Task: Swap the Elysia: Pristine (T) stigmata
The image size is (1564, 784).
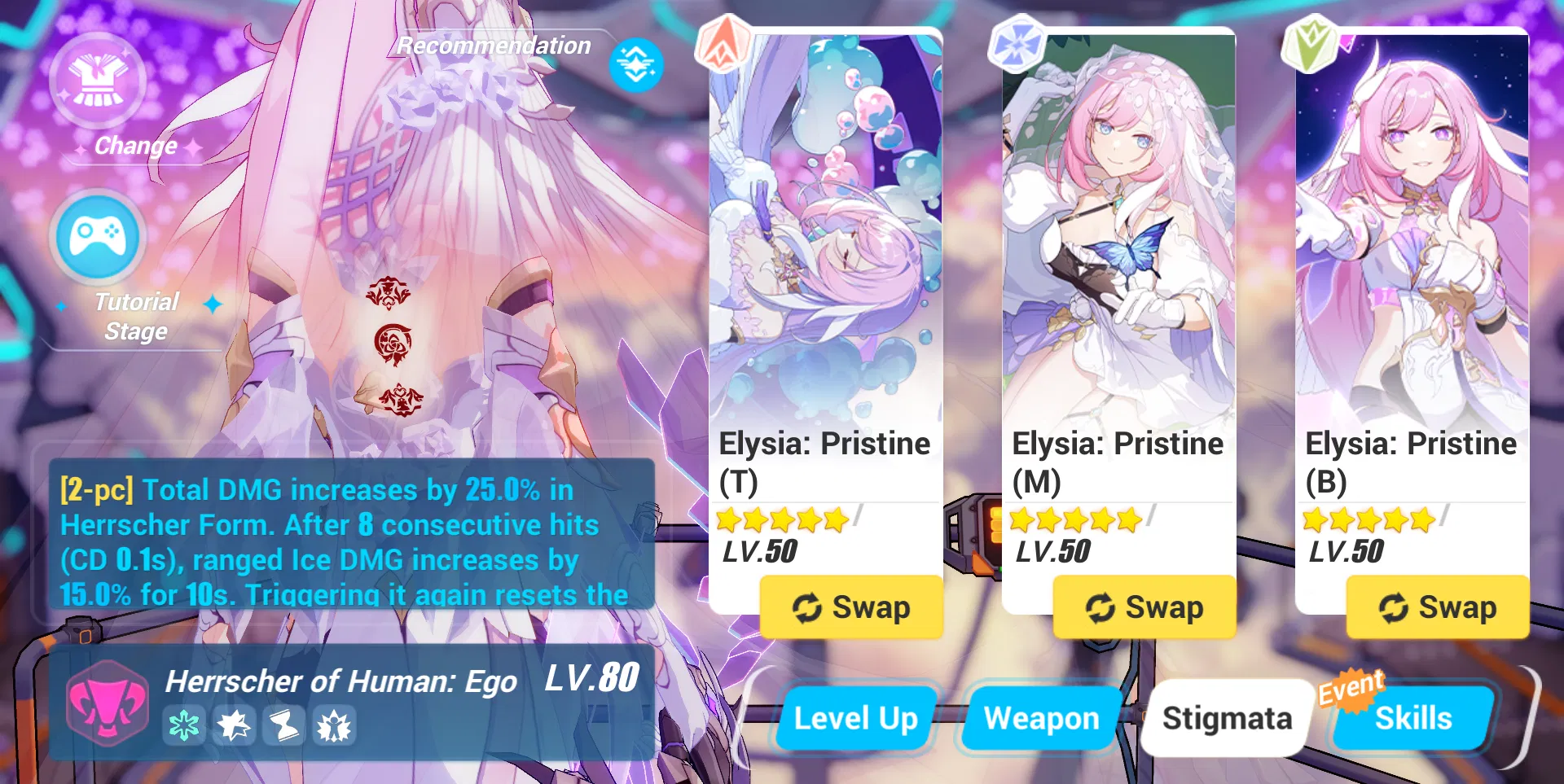Action: 851,606
